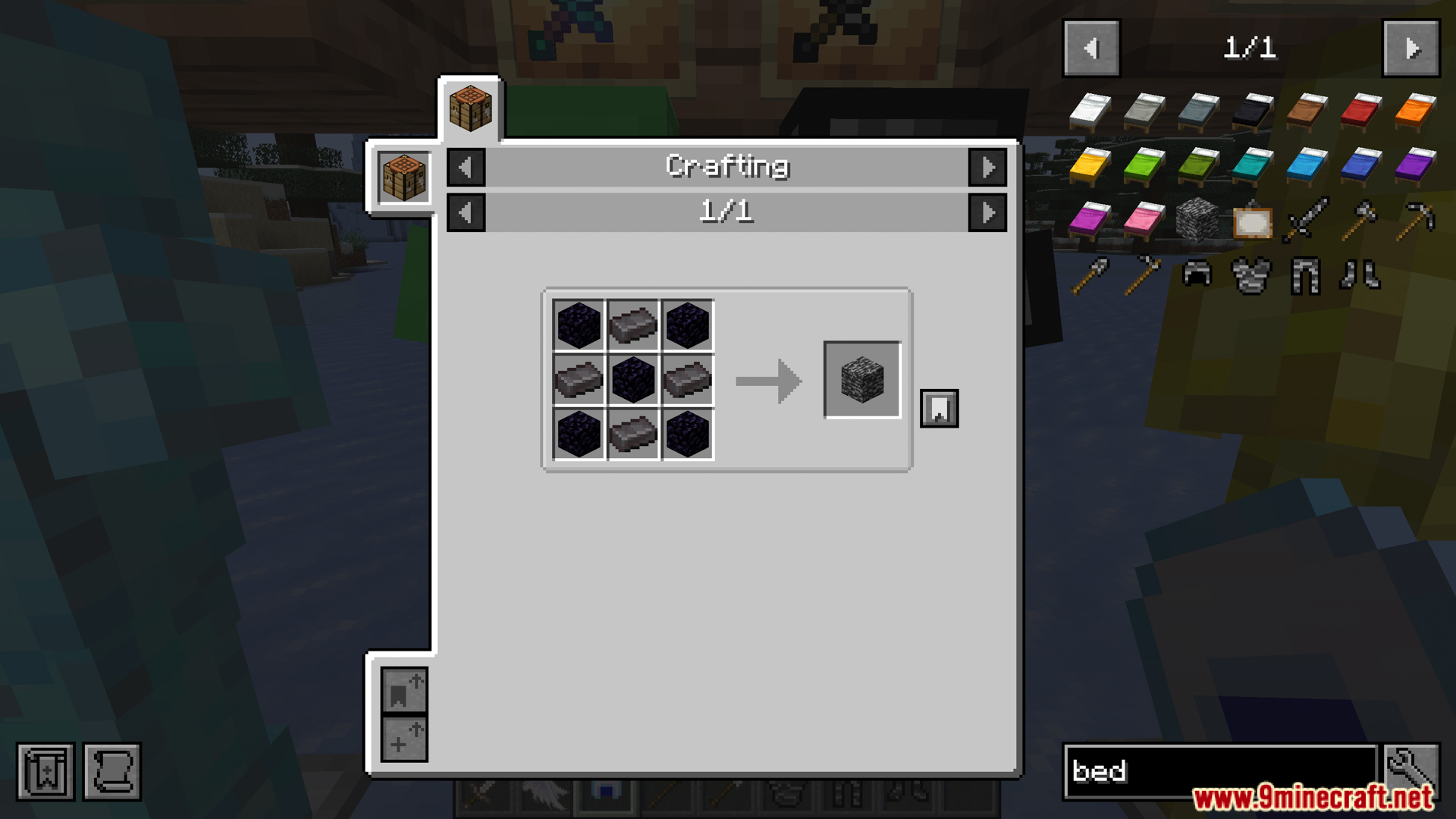
Task: Pick the white bed from the item list
Action: pos(1090,111)
